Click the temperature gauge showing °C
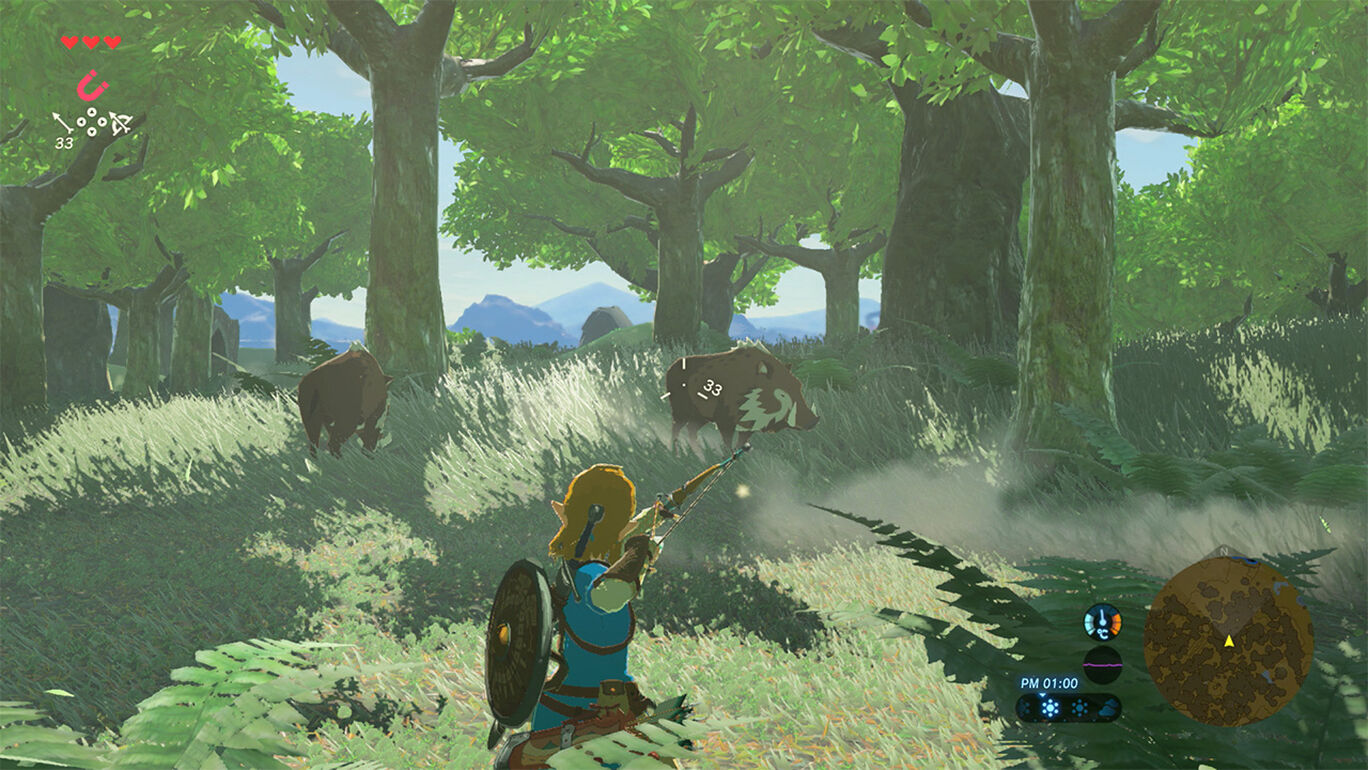The height and width of the screenshot is (770, 1368). coord(1103,620)
